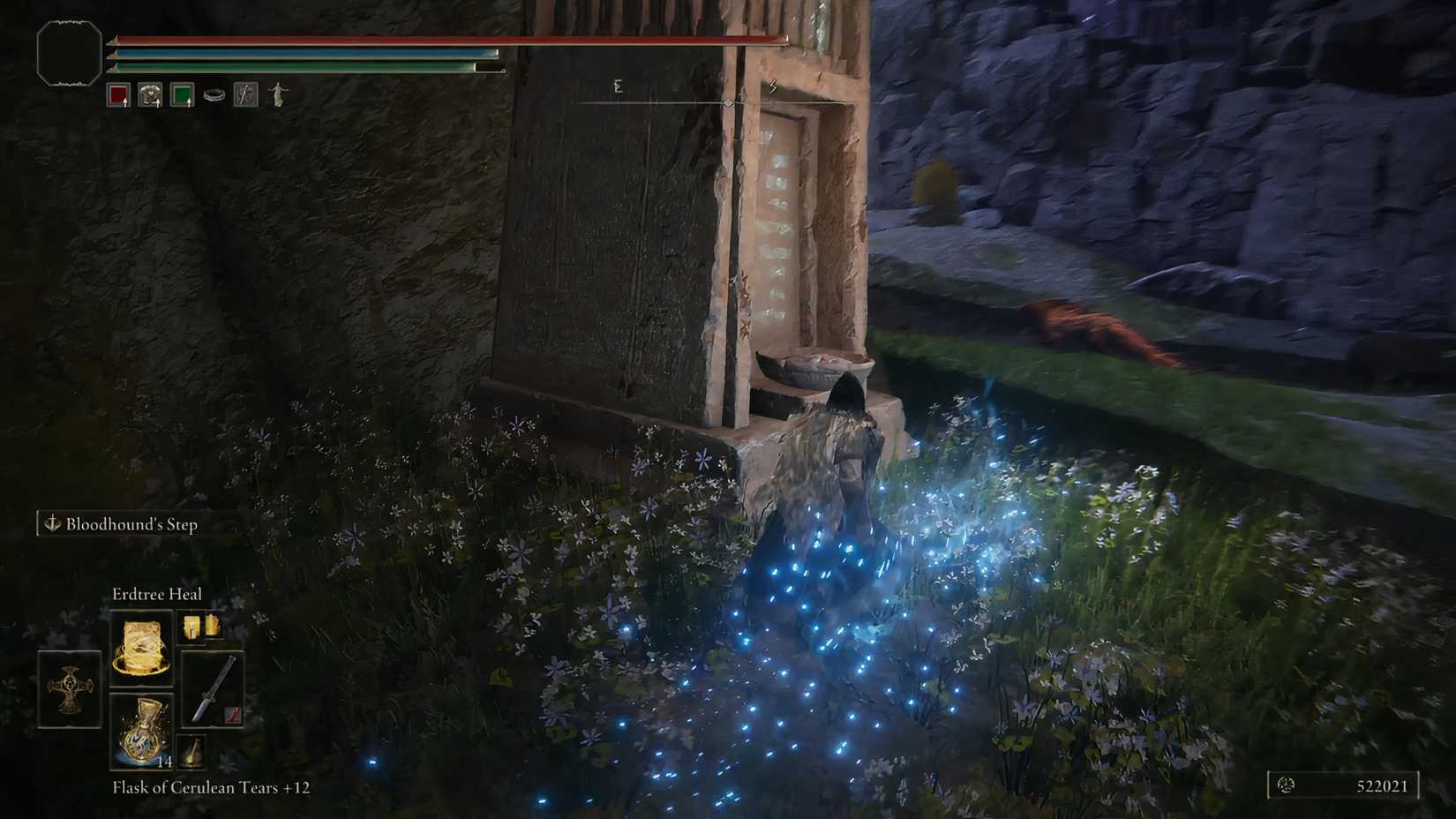This screenshot has height=819, width=1456.
Task: Click the golden pouch items icon pair
Action: pyautogui.click(x=202, y=627)
